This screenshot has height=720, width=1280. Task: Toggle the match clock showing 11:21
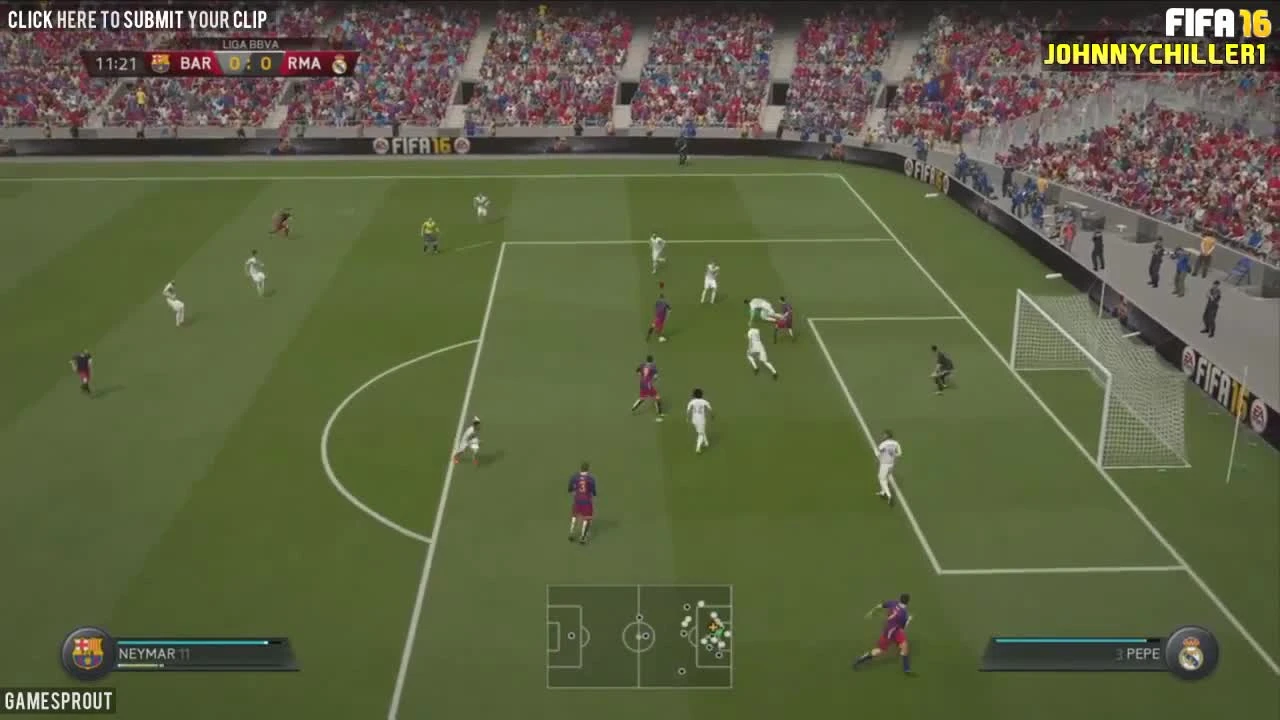(117, 62)
